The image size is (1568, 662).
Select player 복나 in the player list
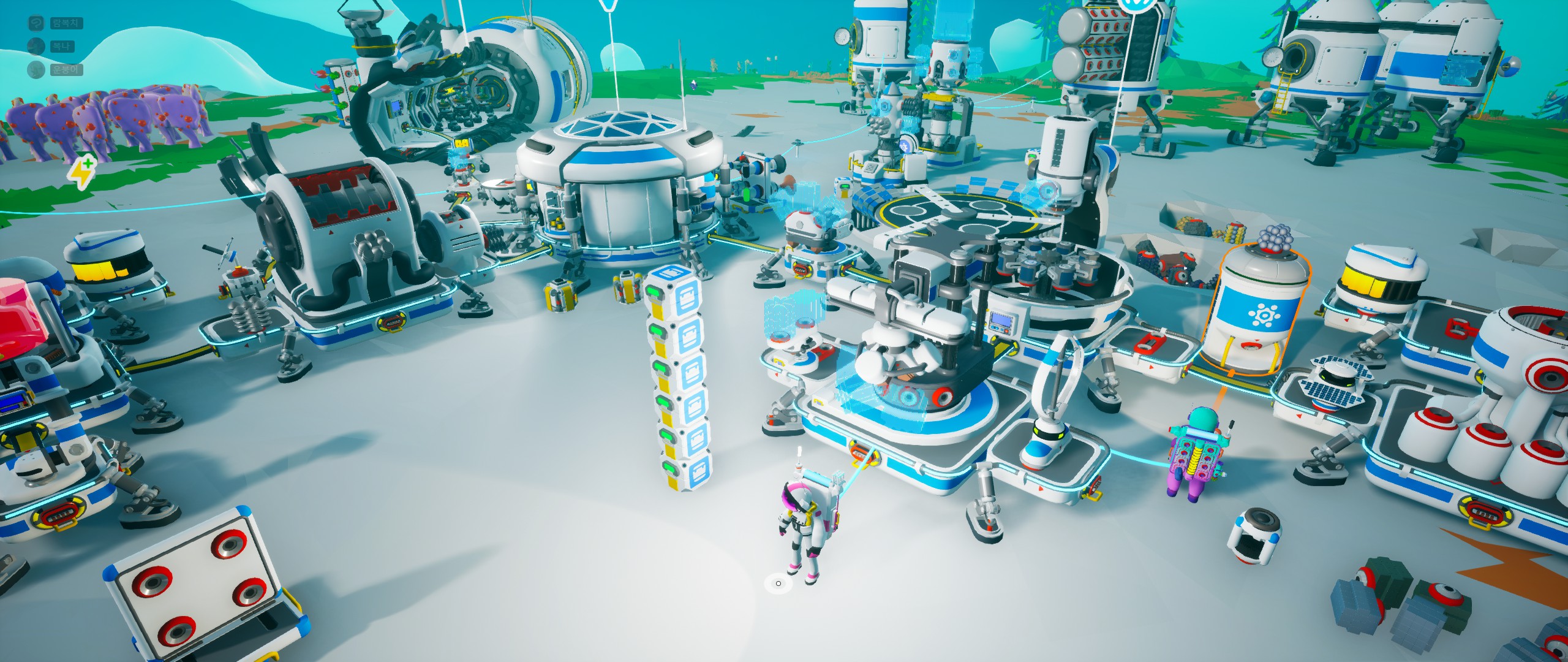[x=61, y=47]
